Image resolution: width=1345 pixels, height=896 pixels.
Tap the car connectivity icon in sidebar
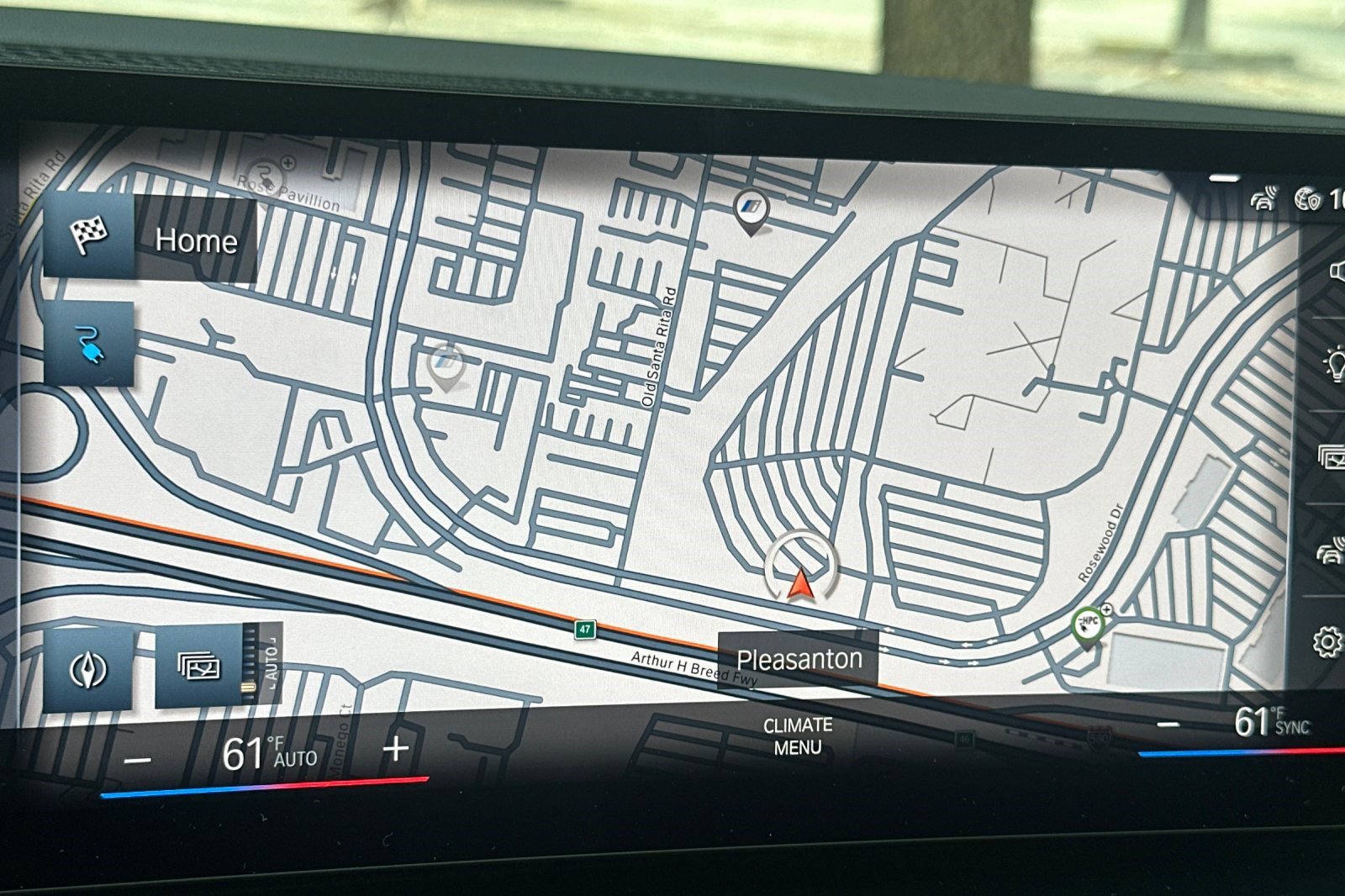pos(1333,551)
